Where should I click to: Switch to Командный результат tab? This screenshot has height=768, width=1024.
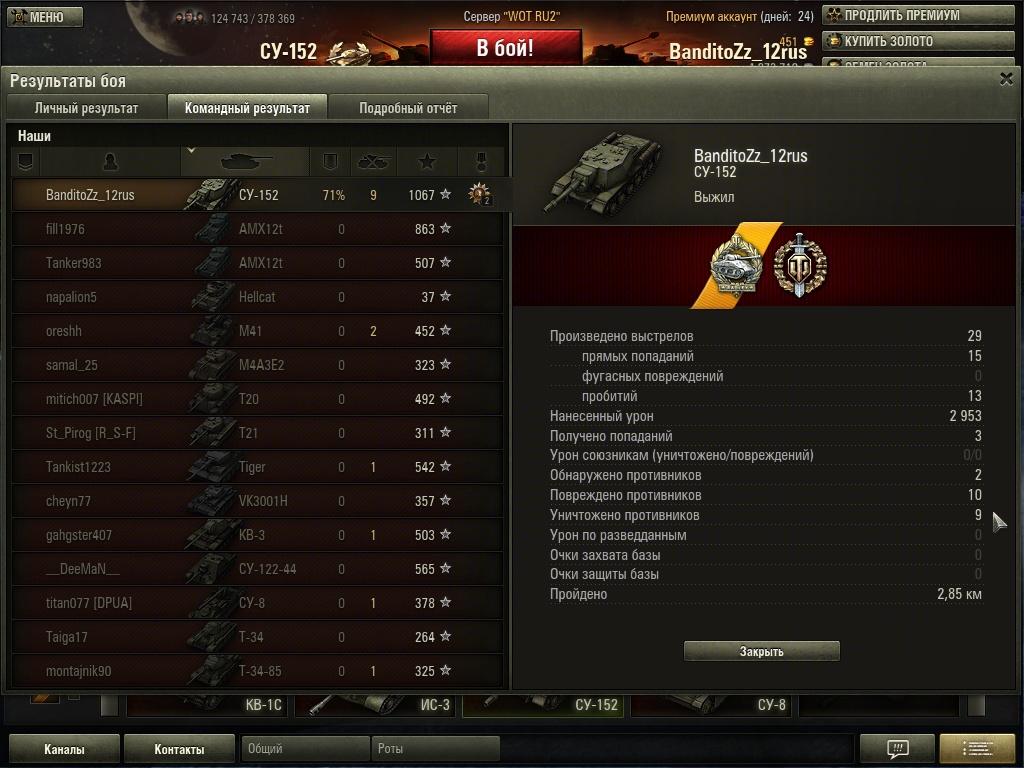pyautogui.click(x=247, y=108)
